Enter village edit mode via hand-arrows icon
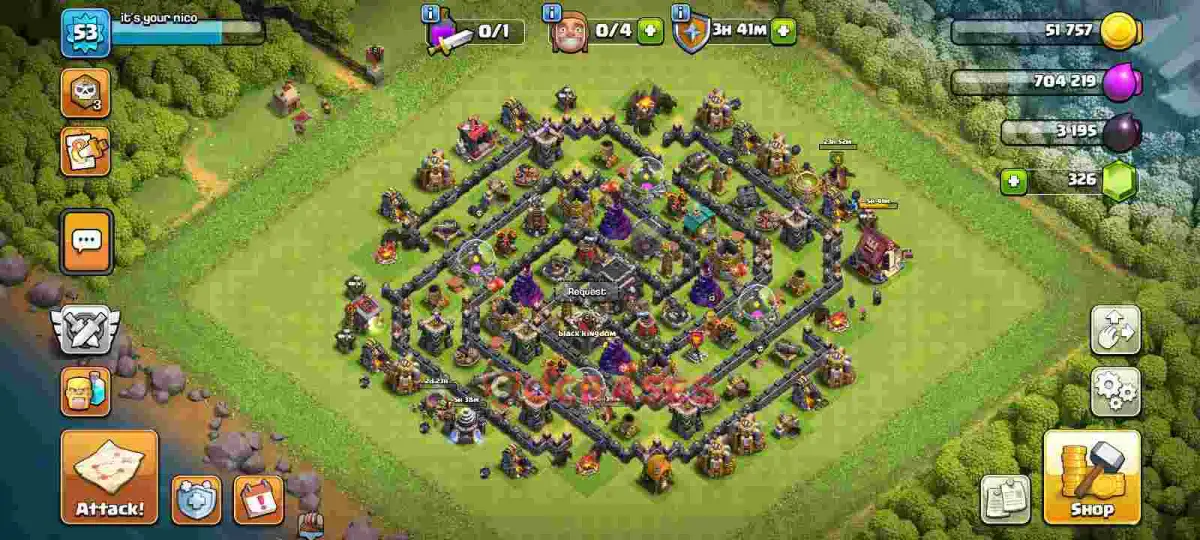The width and height of the screenshot is (1200, 540). pos(1115,330)
